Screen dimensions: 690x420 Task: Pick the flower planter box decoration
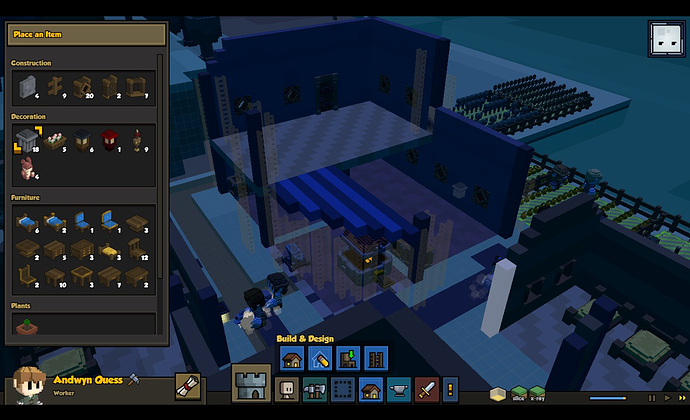(54, 141)
